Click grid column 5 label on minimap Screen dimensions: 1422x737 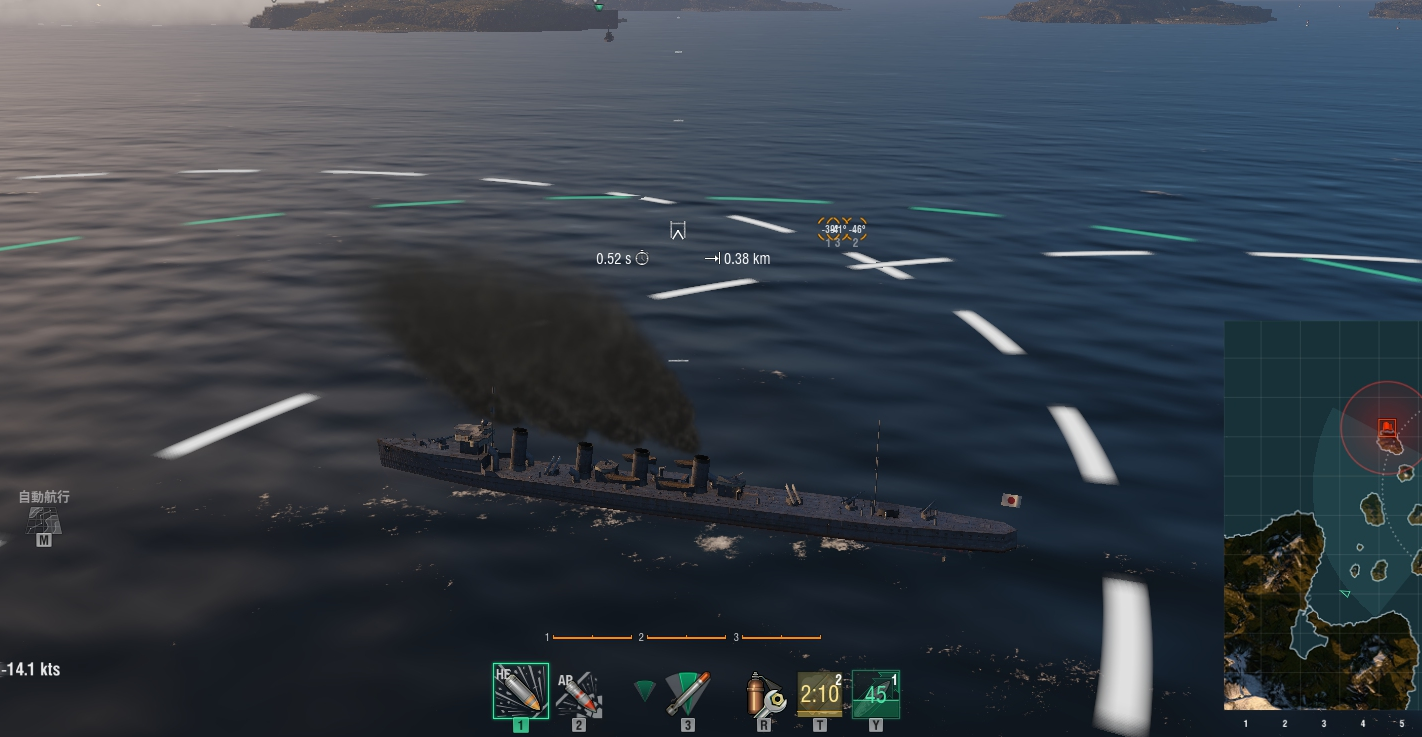click(x=1404, y=721)
